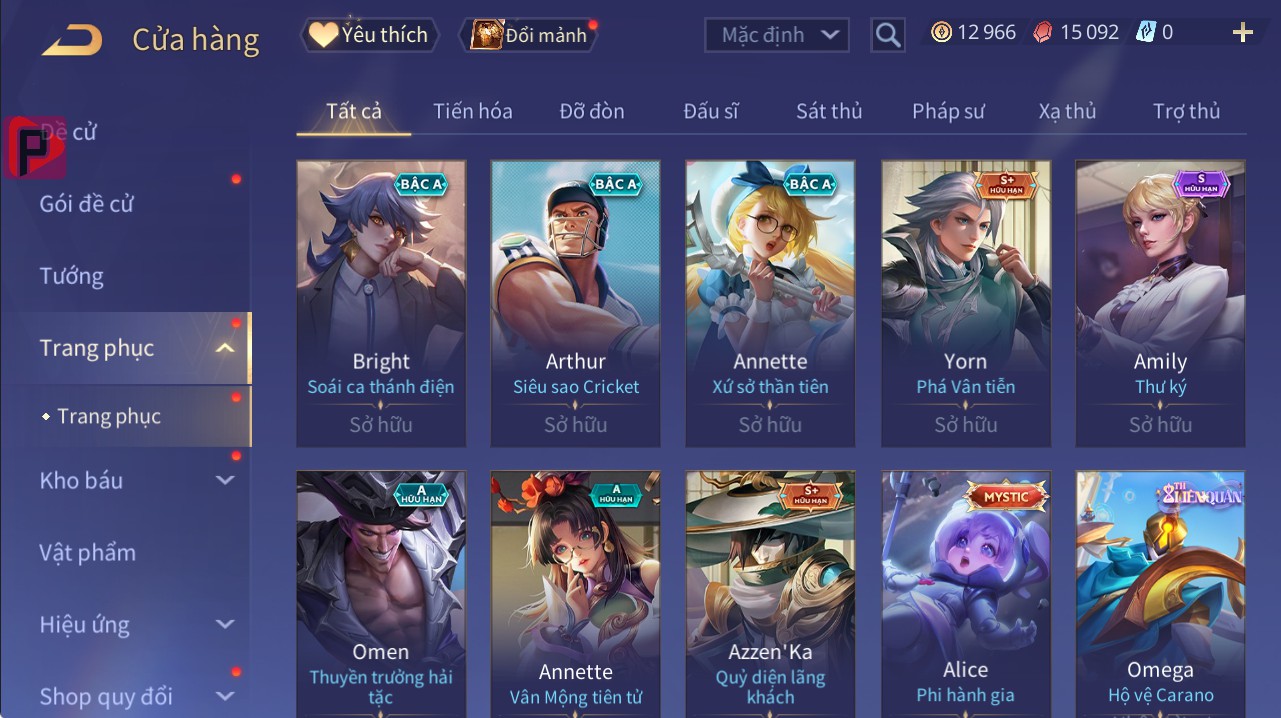Image resolution: width=1281 pixels, height=718 pixels.
Task: Open the Vật phẩm section
Action: point(88,552)
